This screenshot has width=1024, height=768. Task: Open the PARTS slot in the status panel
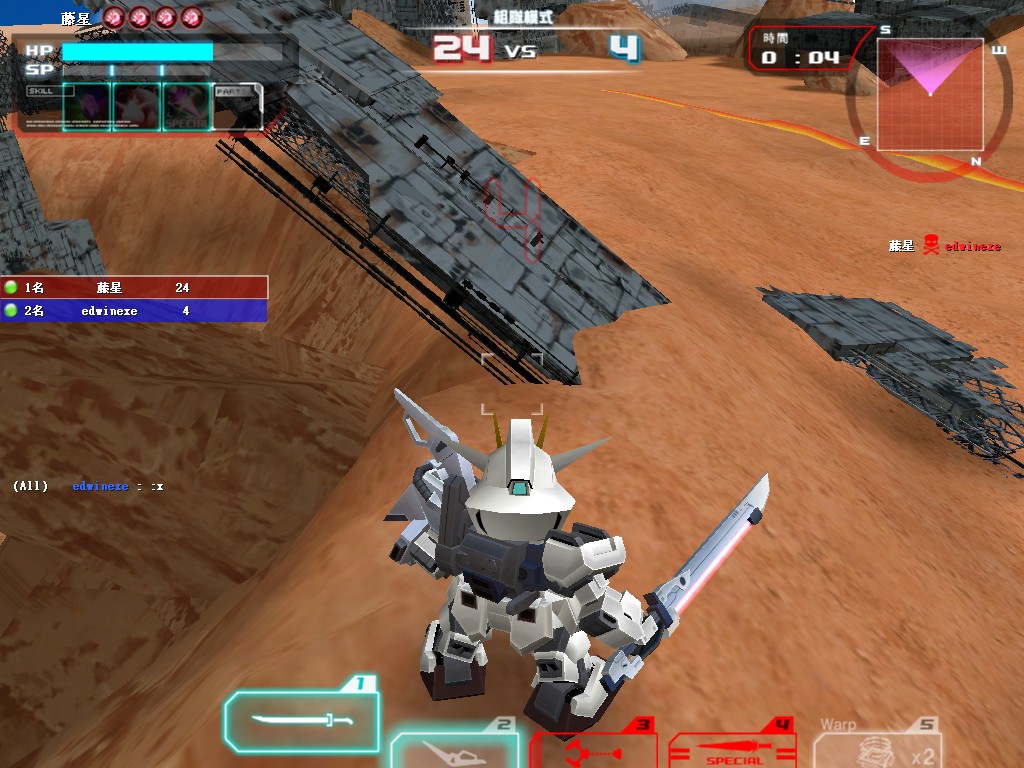coord(239,106)
